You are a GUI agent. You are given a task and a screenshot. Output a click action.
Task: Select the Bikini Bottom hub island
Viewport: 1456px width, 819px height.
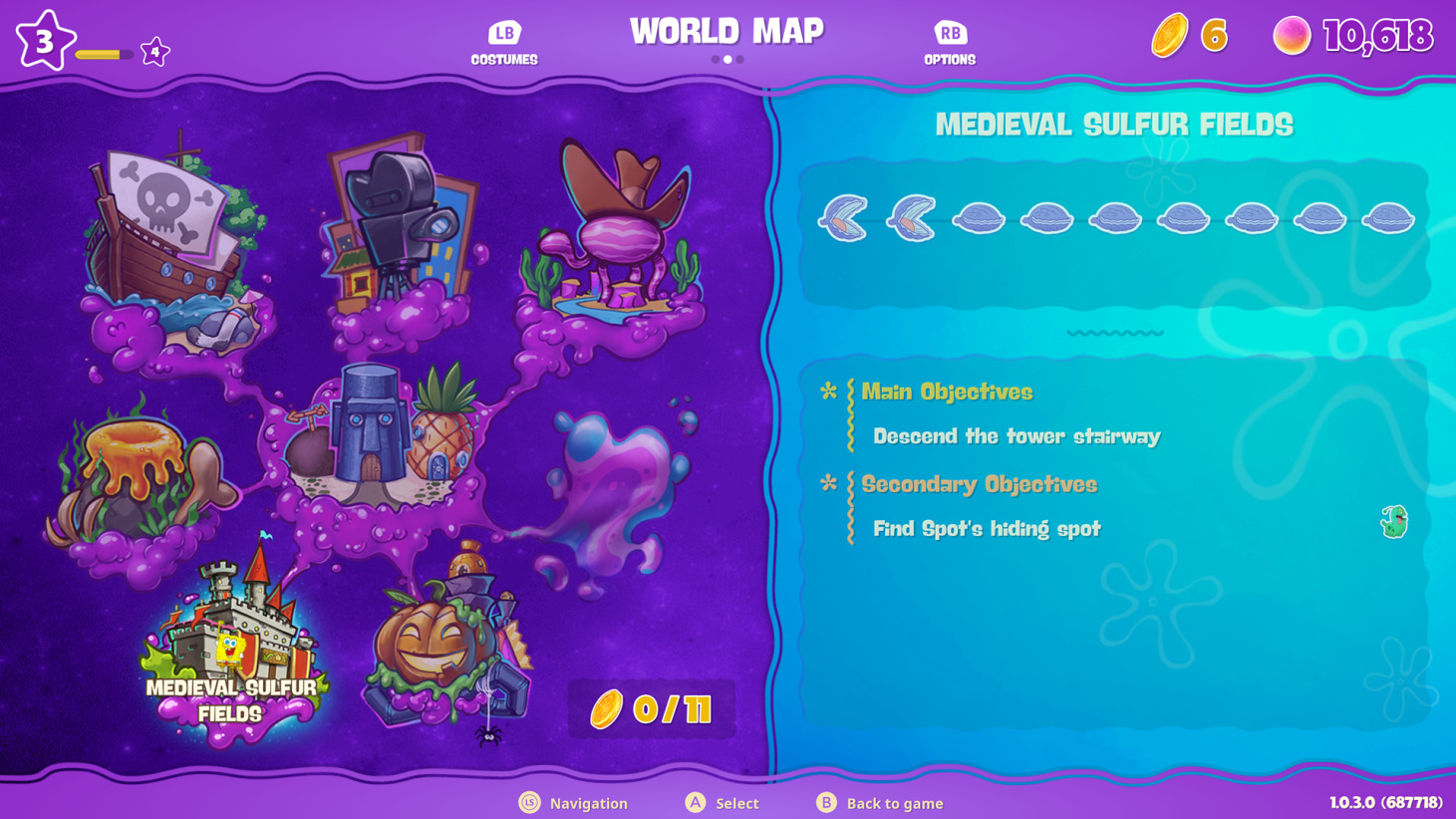pyautogui.click(x=389, y=438)
